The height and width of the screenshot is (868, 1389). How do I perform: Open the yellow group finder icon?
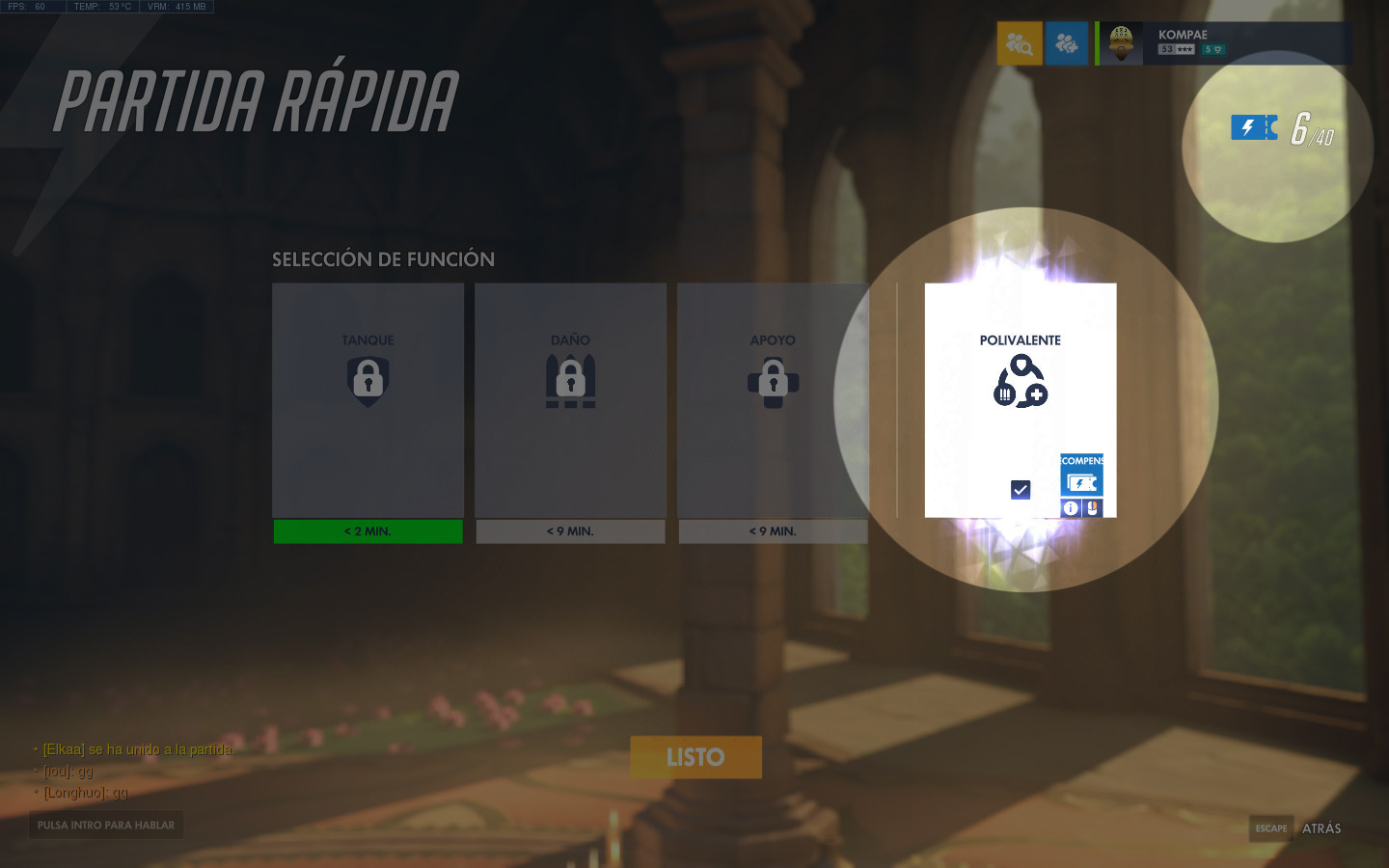tap(1020, 43)
